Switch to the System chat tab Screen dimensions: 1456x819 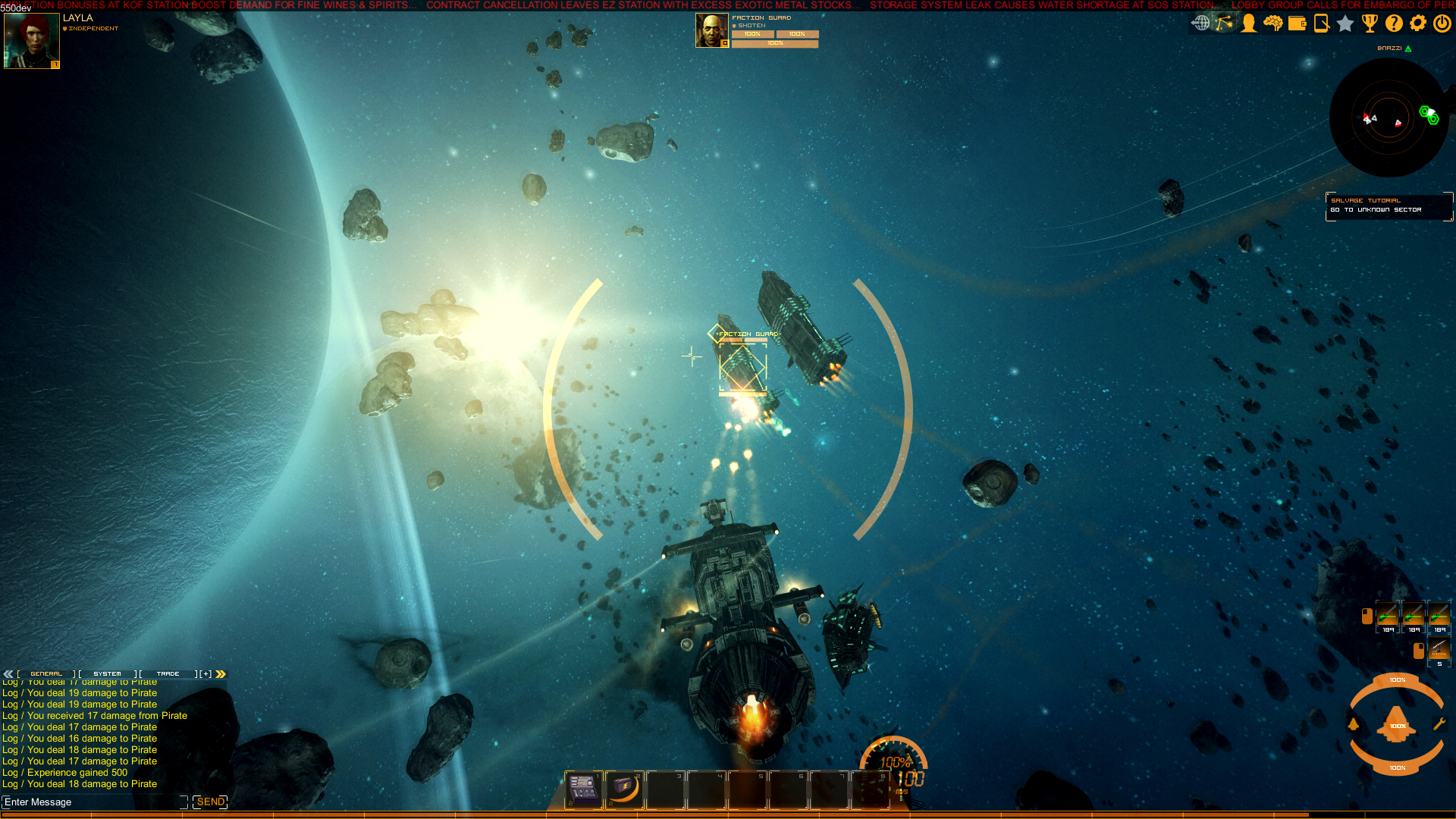tap(107, 673)
